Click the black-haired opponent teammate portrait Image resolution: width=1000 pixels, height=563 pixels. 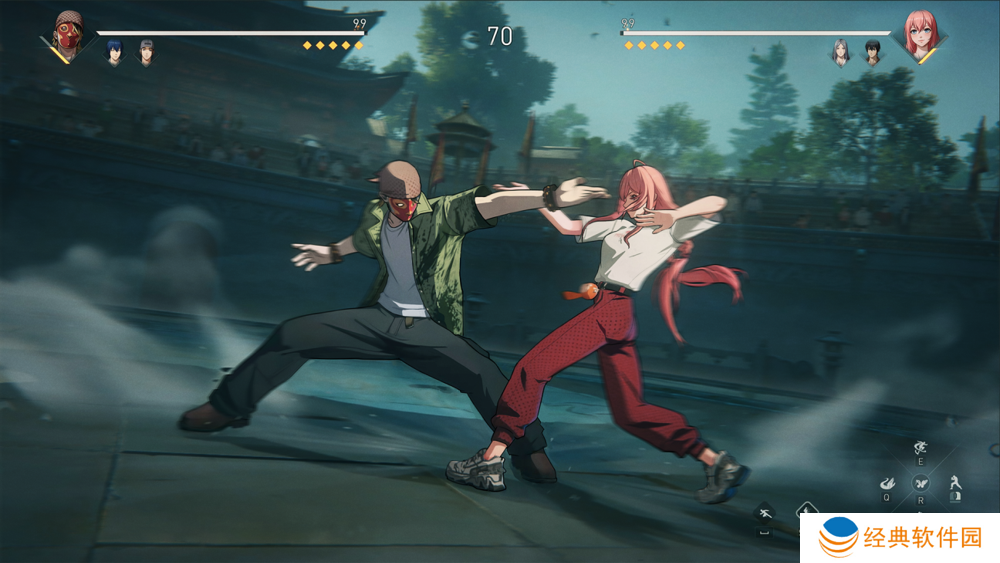coord(872,51)
